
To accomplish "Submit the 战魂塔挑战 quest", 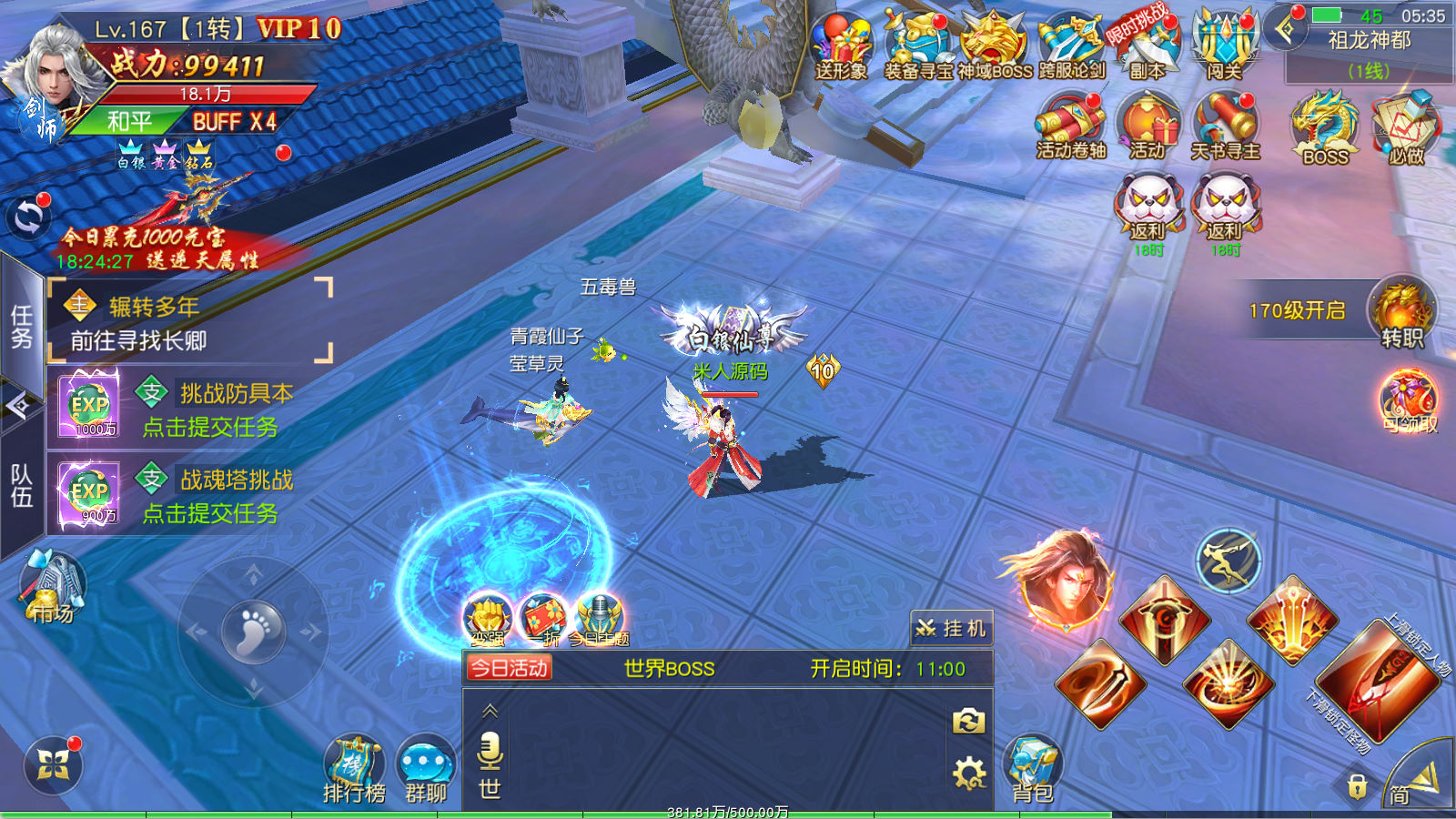I will [211, 513].
